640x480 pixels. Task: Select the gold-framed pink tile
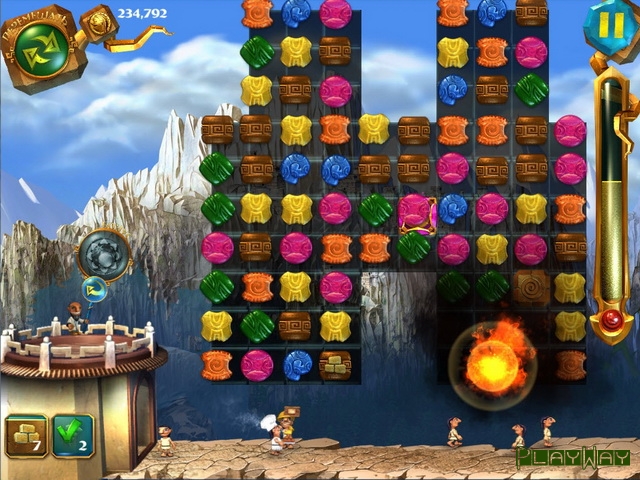point(415,211)
